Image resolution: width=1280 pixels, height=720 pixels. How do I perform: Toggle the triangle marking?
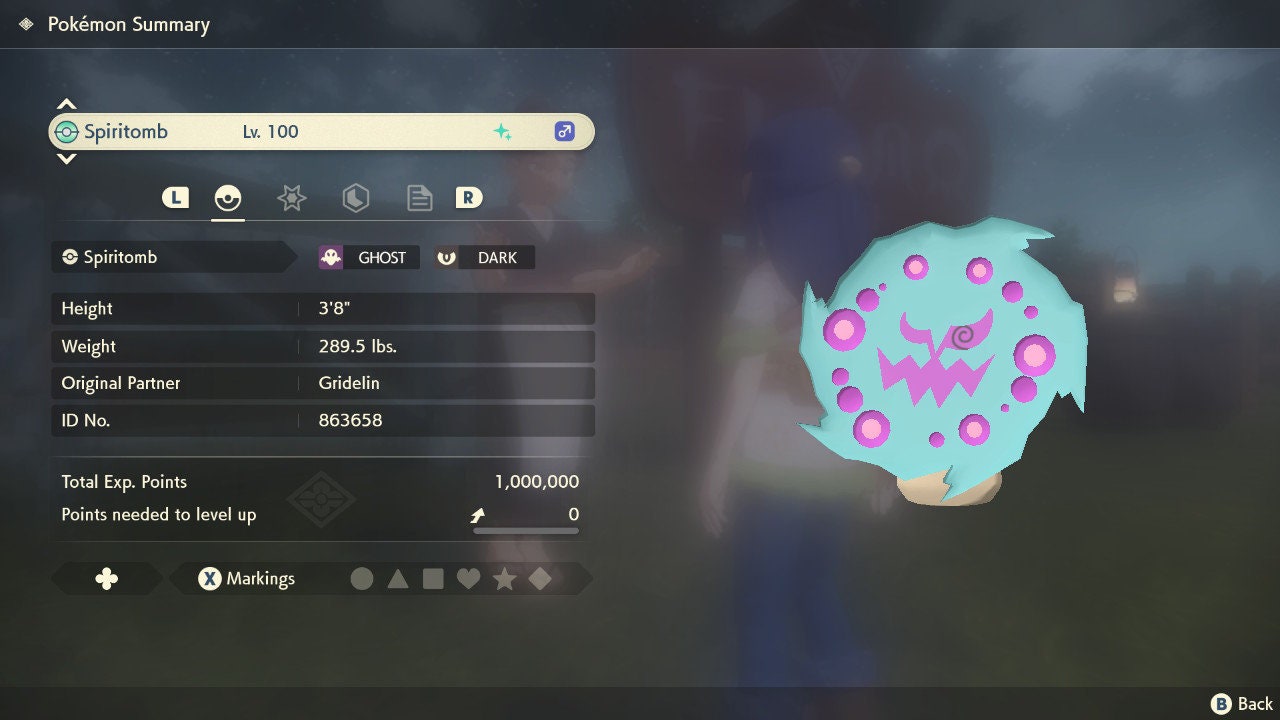coord(398,578)
